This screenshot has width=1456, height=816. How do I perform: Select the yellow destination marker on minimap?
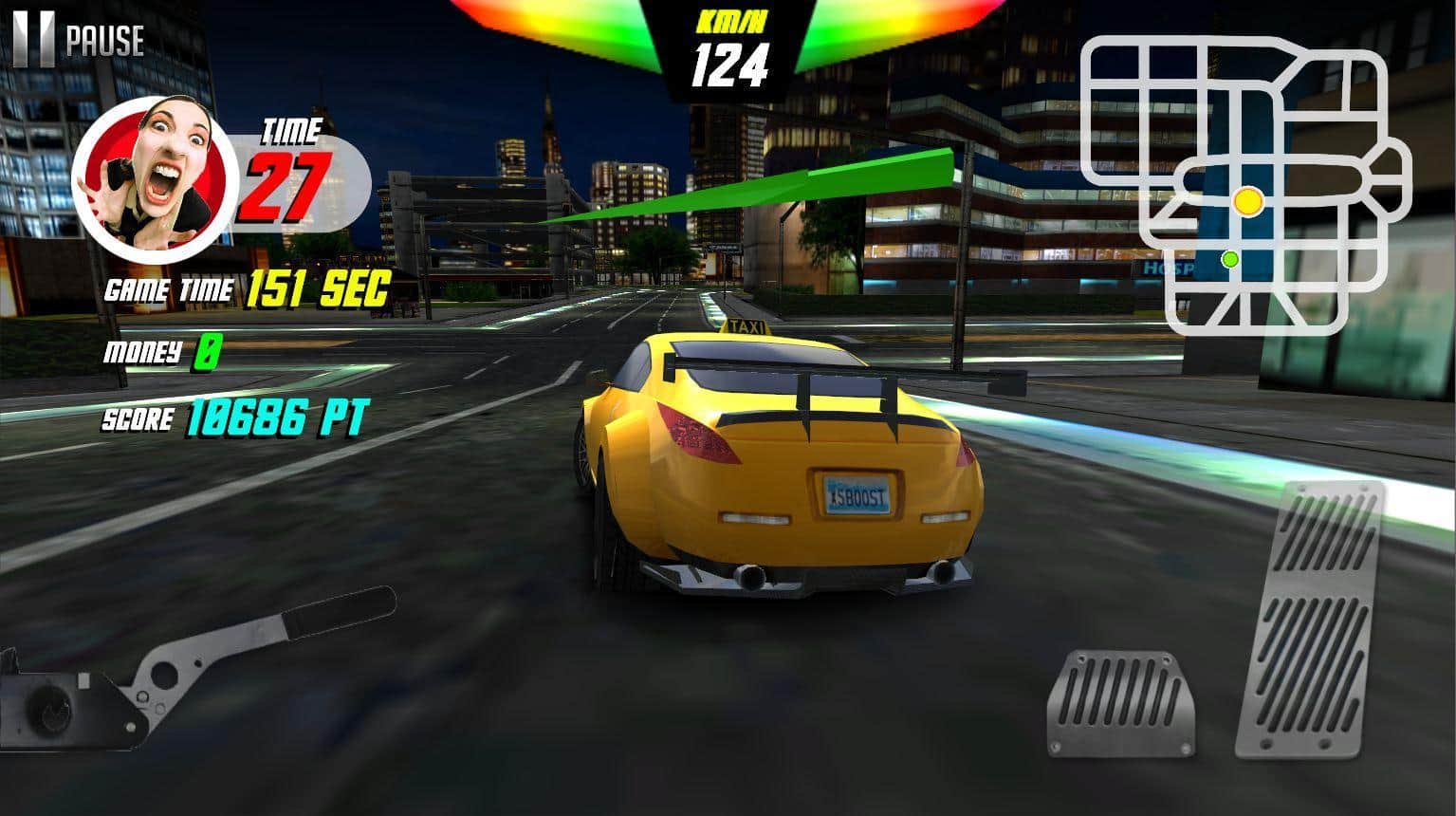point(1248,201)
